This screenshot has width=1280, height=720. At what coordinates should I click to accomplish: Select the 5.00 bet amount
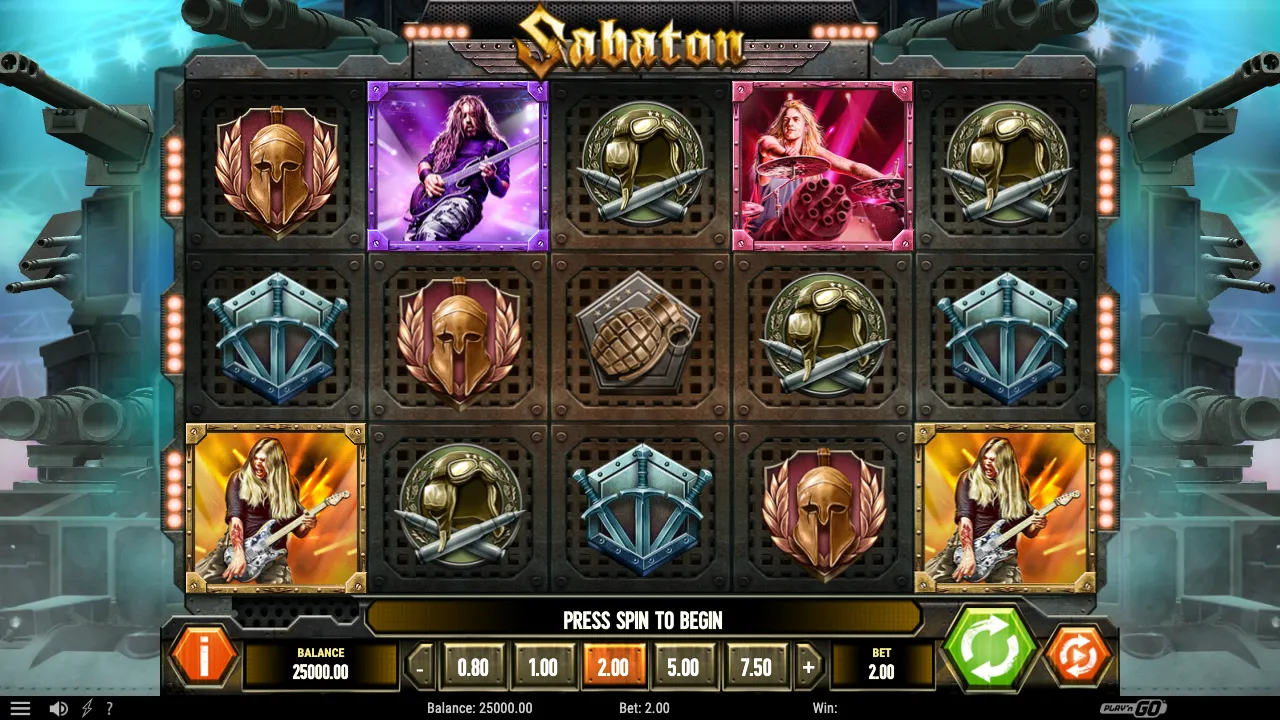(685, 665)
